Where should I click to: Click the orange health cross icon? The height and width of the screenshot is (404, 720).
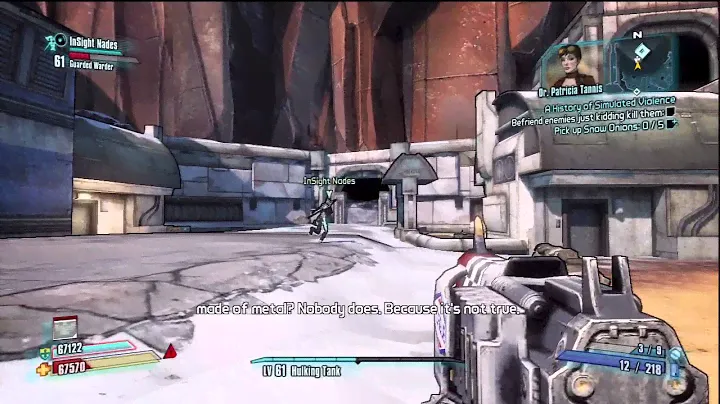46,365
